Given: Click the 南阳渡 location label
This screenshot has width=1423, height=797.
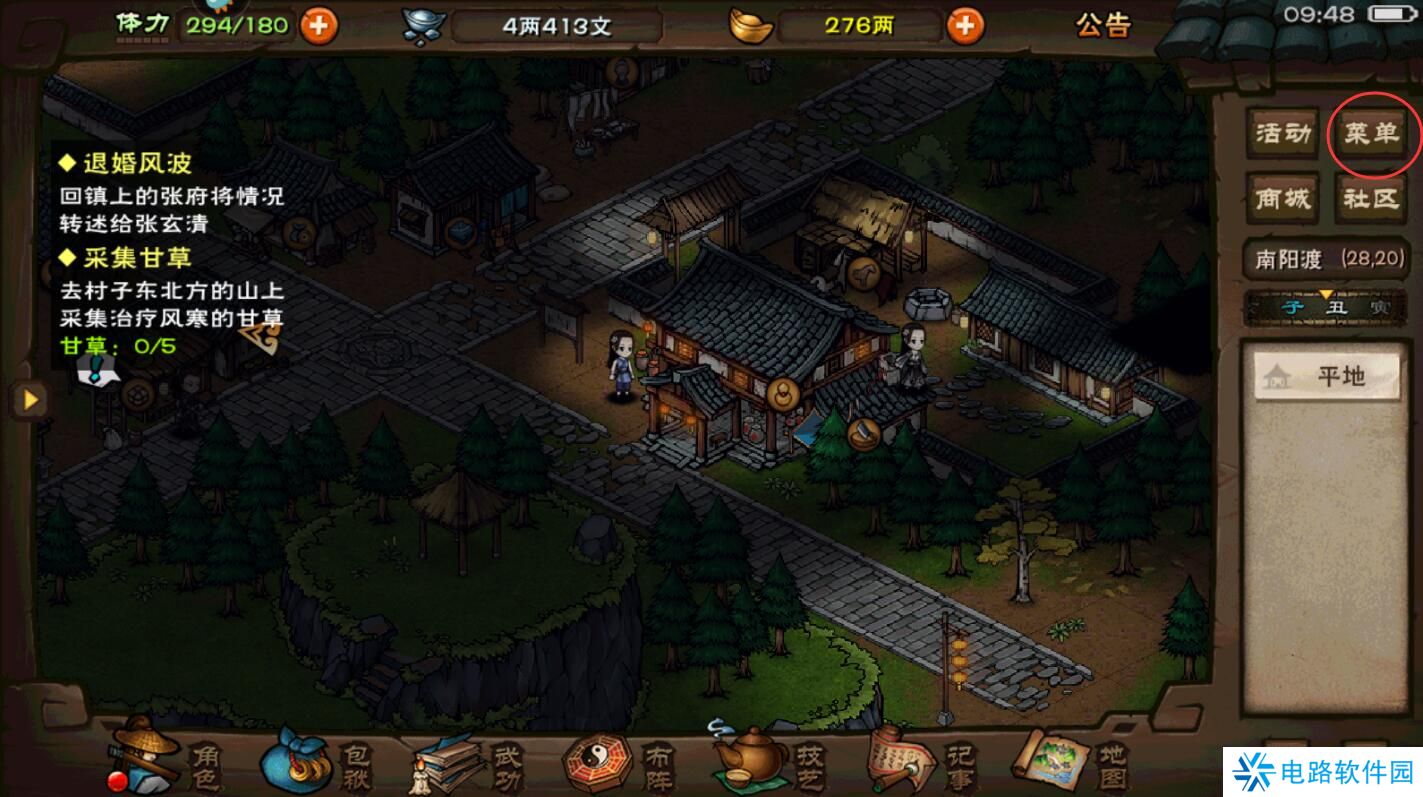Looking at the screenshot, I should [1290, 258].
